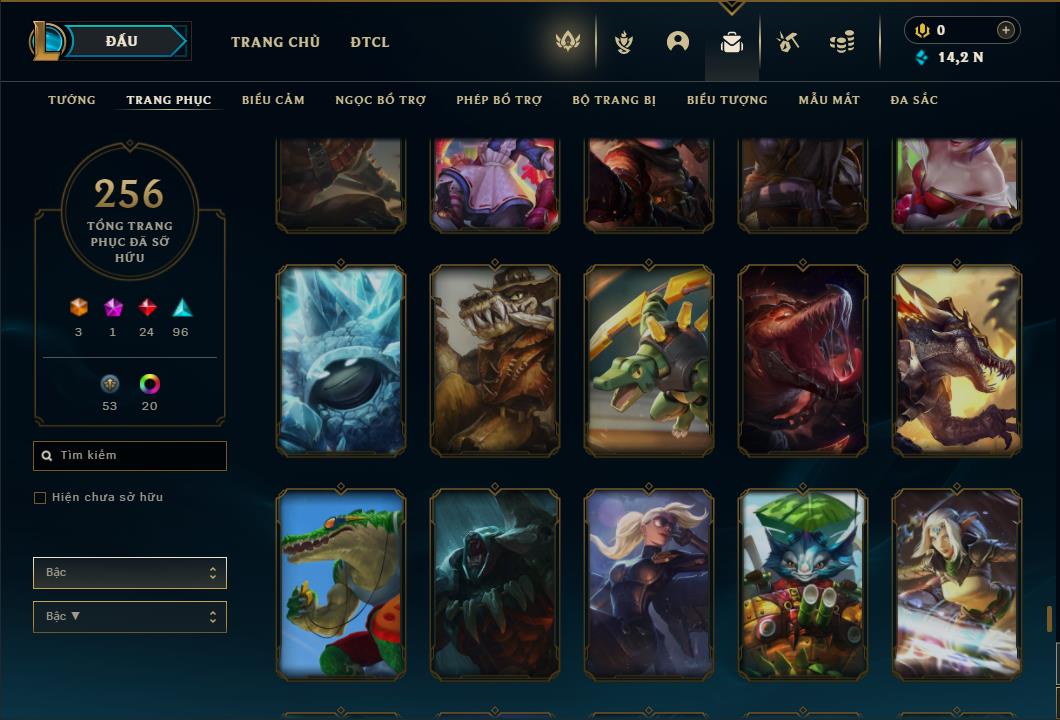Click the ĐẤU play button

(122, 41)
